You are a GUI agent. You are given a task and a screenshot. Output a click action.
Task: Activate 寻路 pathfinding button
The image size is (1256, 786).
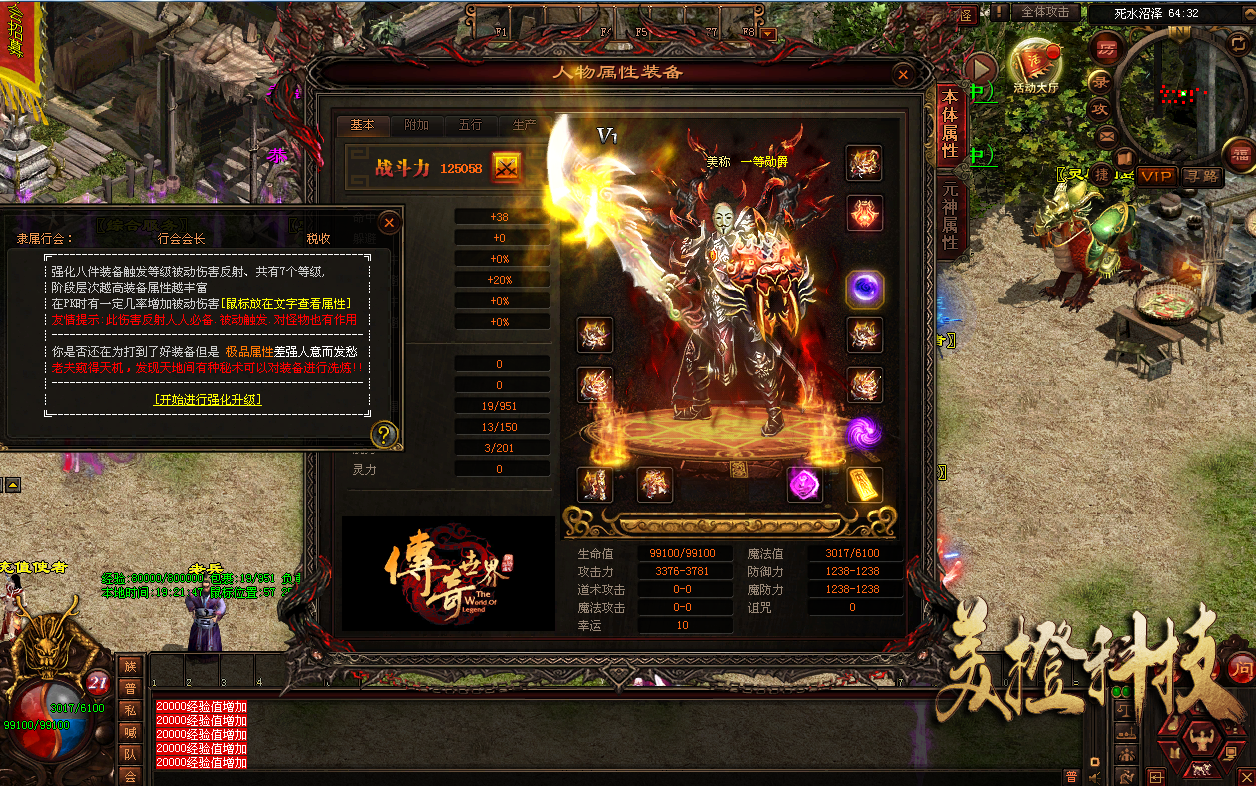[1201, 176]
